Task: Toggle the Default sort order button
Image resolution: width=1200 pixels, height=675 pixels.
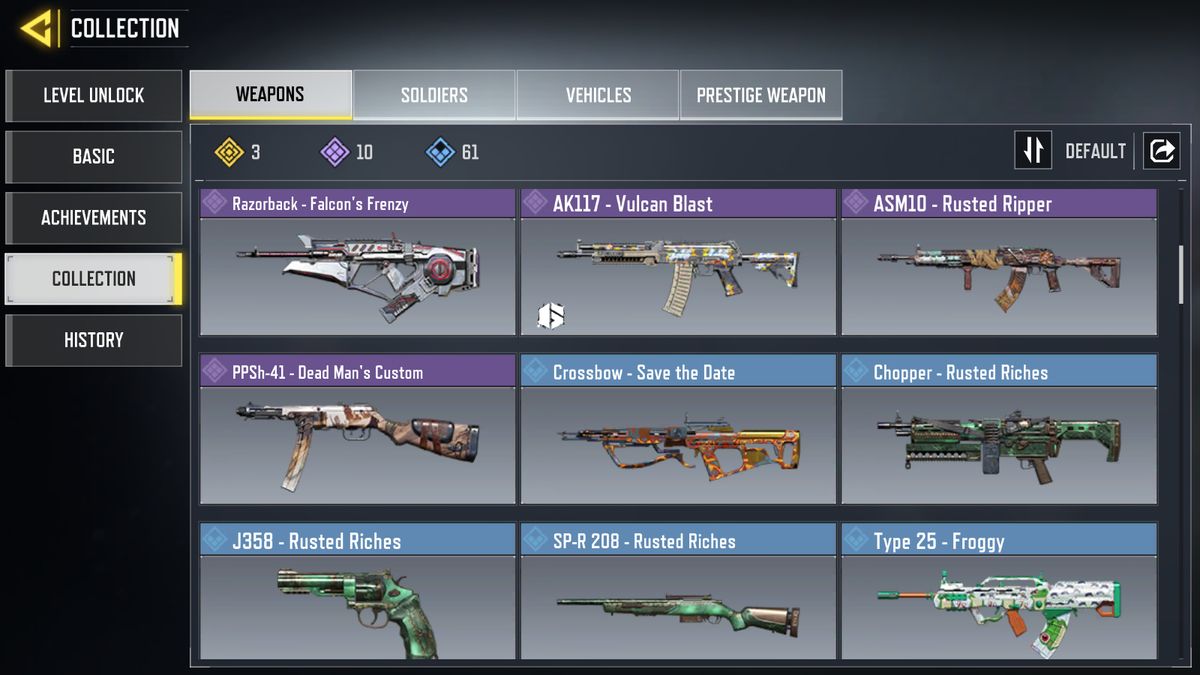Action: coord(1033,151)
